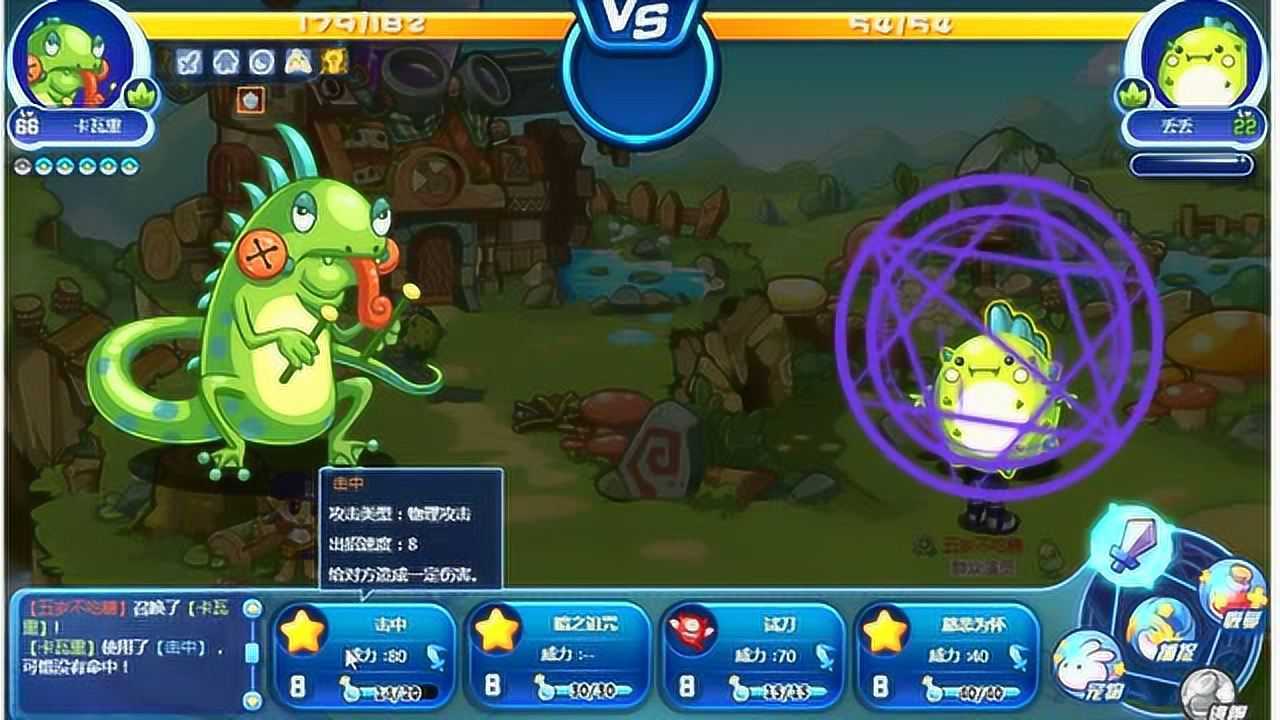Screen dimensions: 1280x720
Task: Click the orange-bordered status icon
Action: click(250, 99)
